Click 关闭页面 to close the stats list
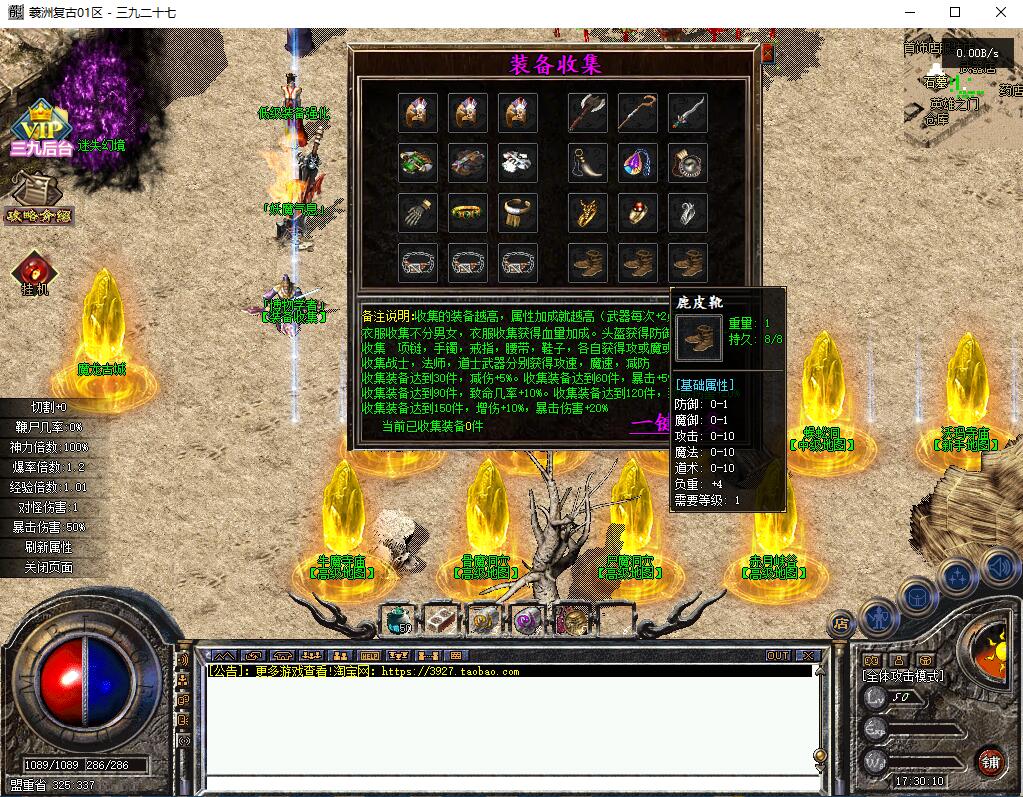 [48, 567]
